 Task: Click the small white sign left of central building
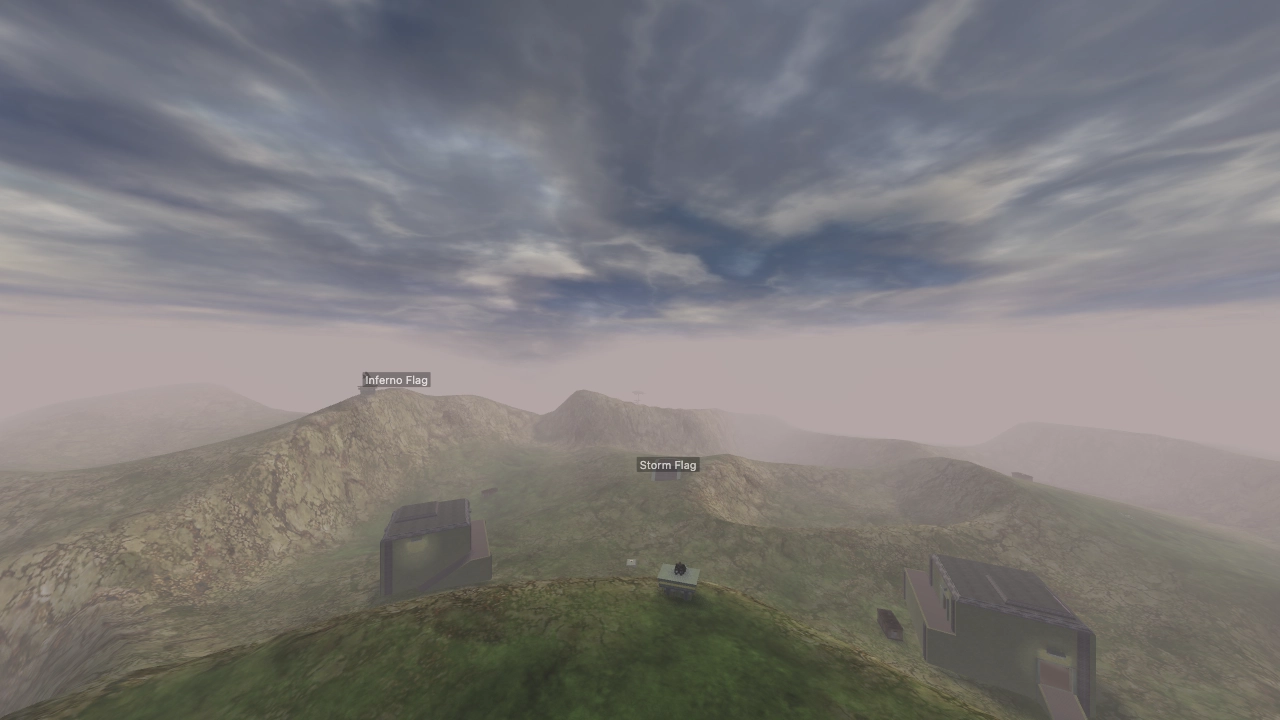(x=632, y=561)
